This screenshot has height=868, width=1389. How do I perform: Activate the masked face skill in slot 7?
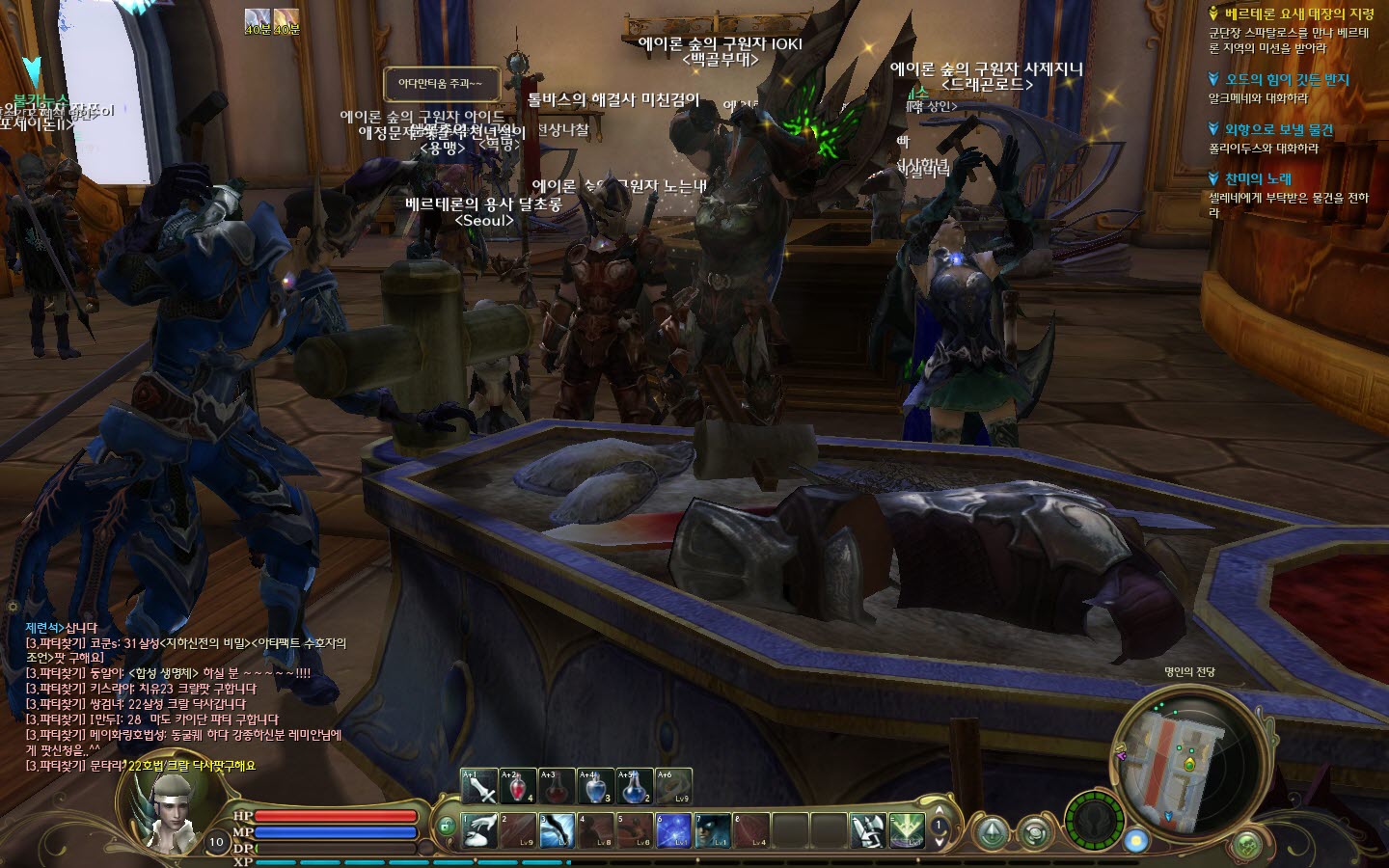[712, 830]
